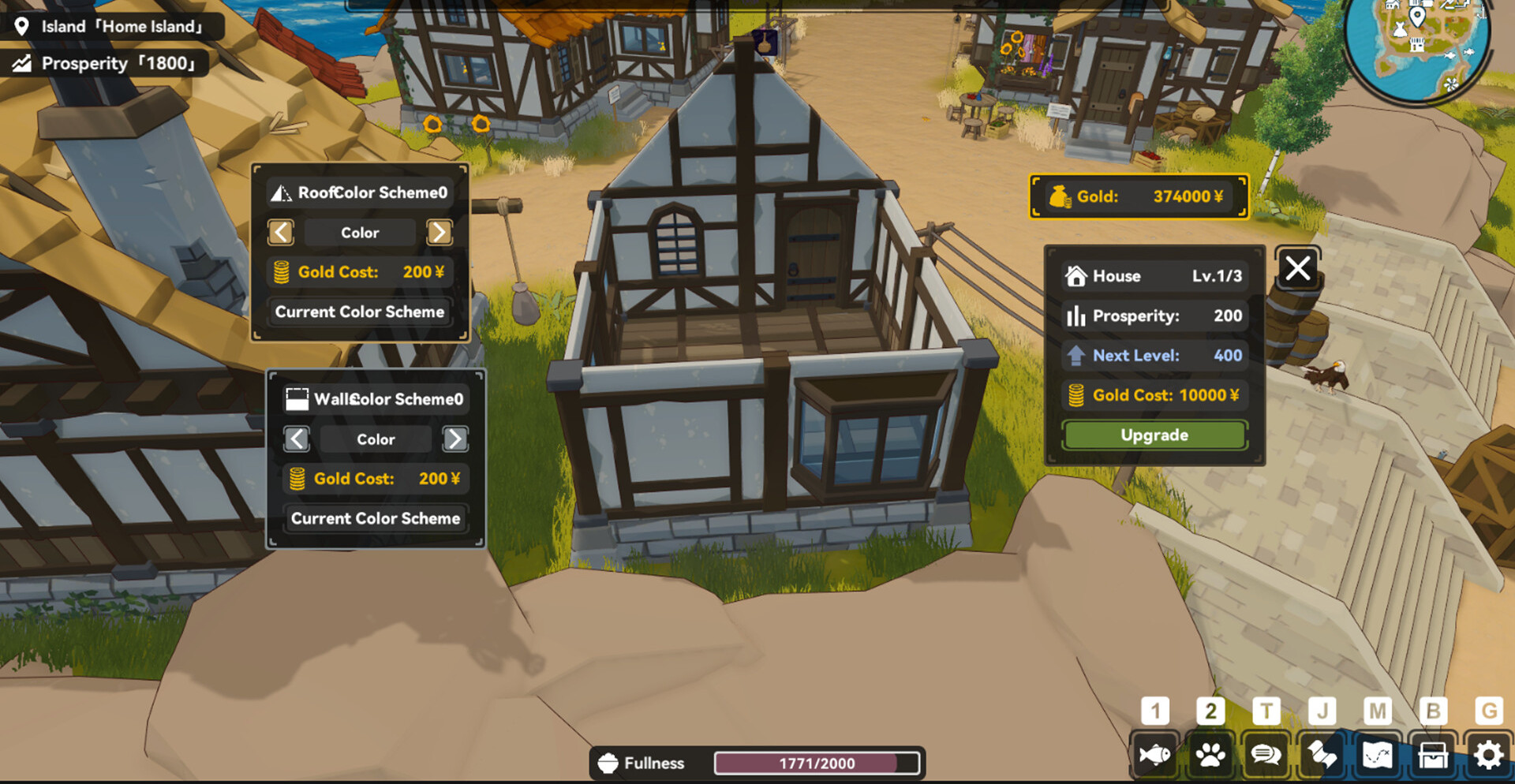Open the chest inventory bag
The width and height of the screenshot is (1515, 784).
[1433, 756]
